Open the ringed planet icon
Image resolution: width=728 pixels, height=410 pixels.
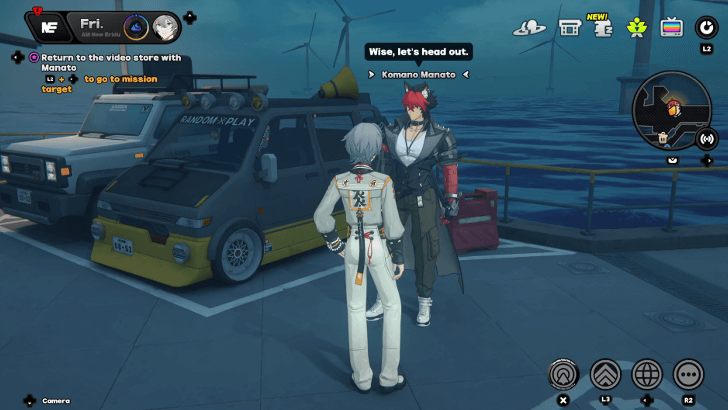(529, 27)
